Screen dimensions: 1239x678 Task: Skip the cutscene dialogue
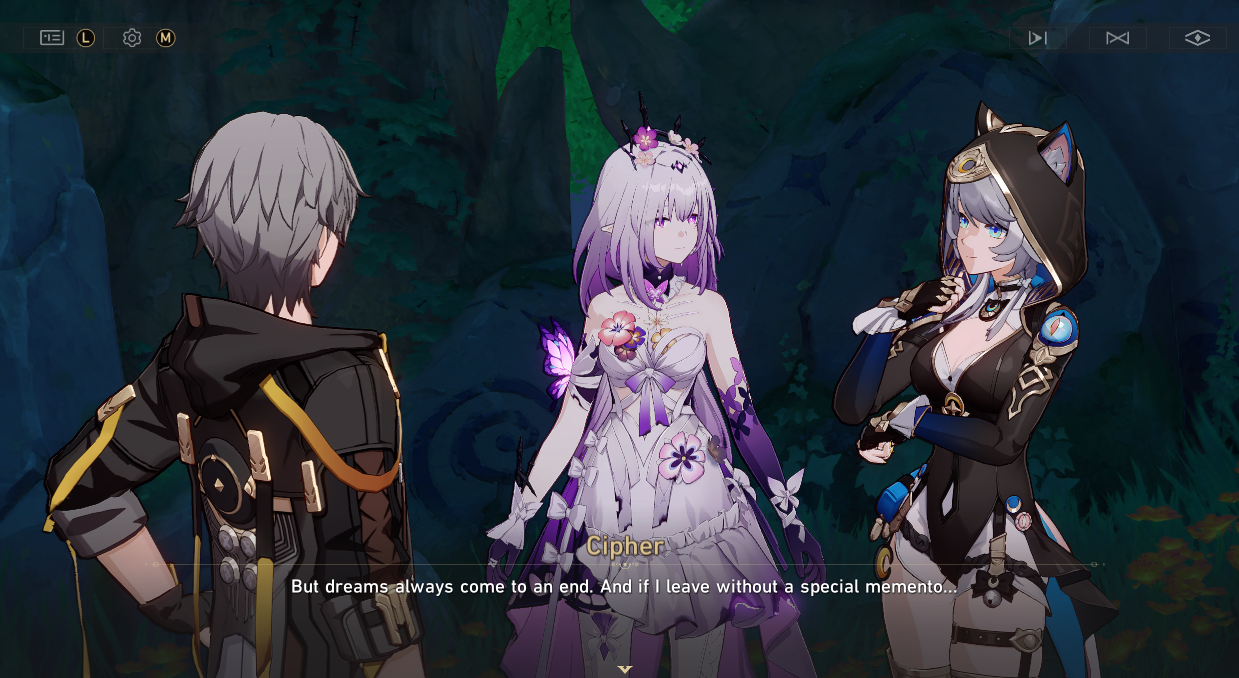(x=1117, y=38)
